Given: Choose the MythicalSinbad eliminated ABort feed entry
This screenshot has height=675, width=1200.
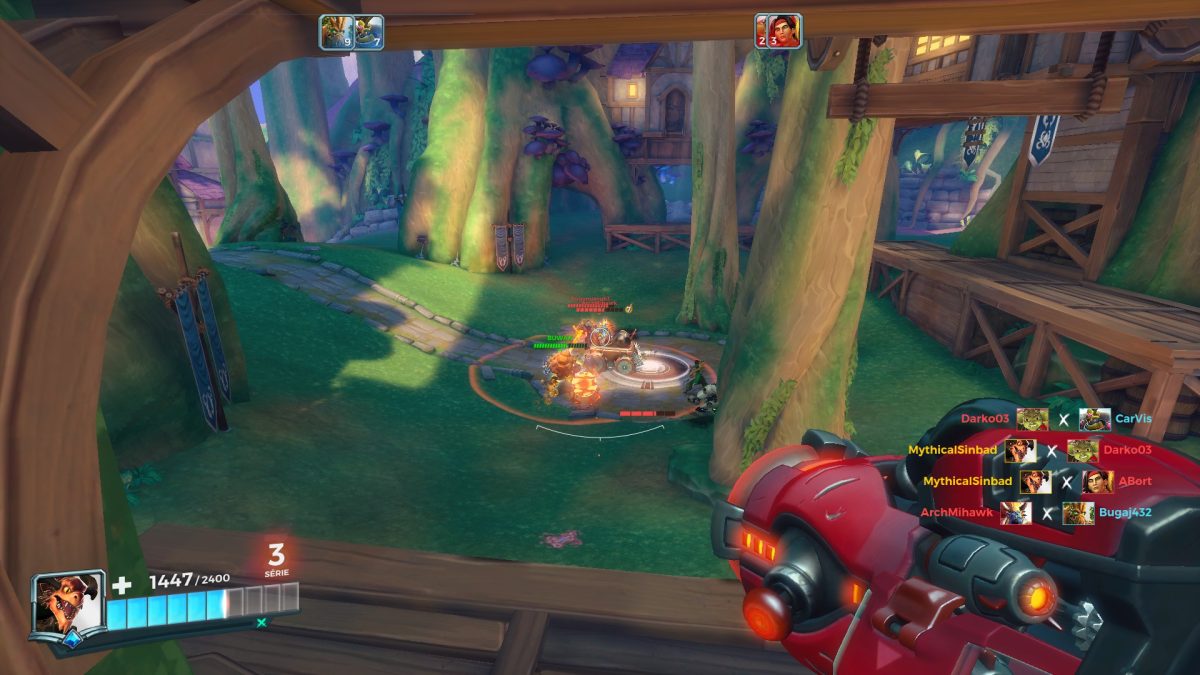Looking at the screenshot, I should click(x=1036, y=481).
